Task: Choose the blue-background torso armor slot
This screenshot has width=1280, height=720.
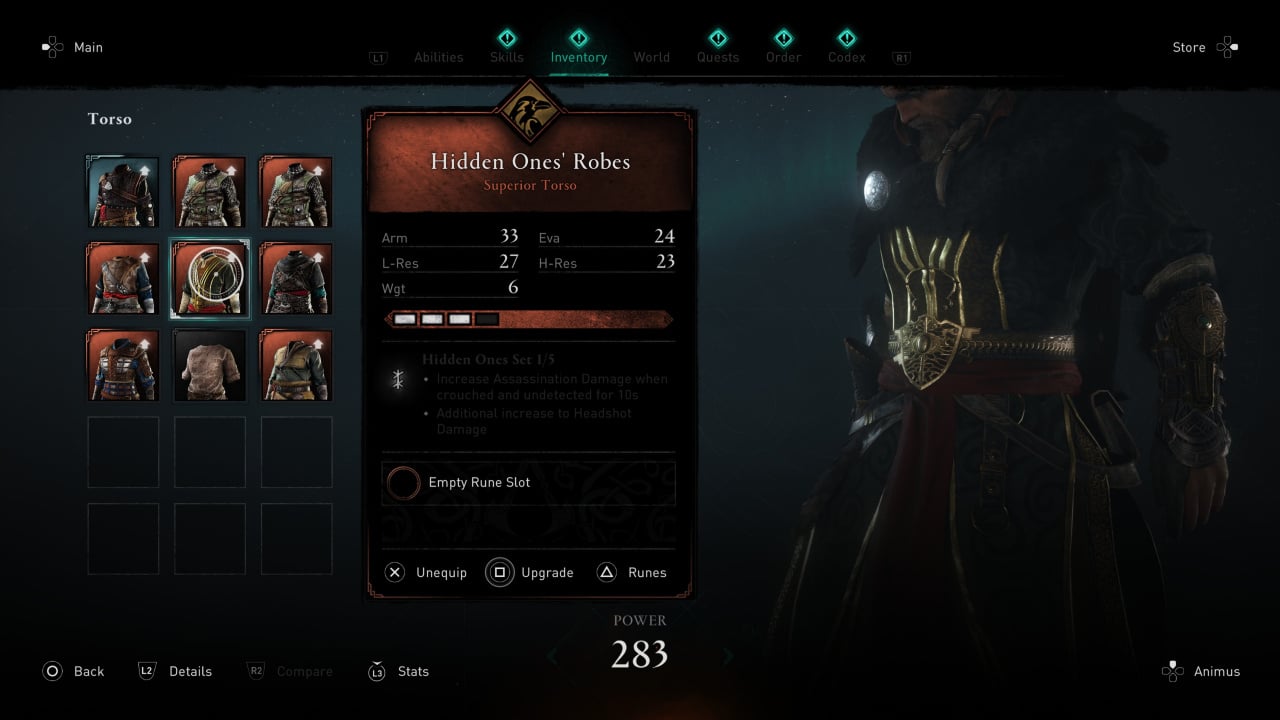Action: (123, 191)
